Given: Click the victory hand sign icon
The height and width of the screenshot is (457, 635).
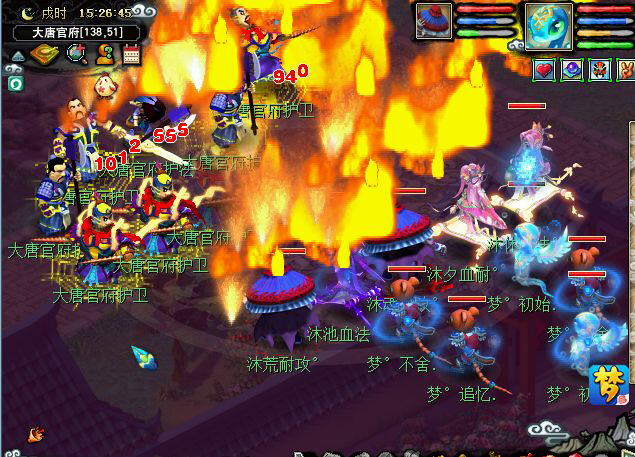Looking at the screenshot, I should 624,69.
